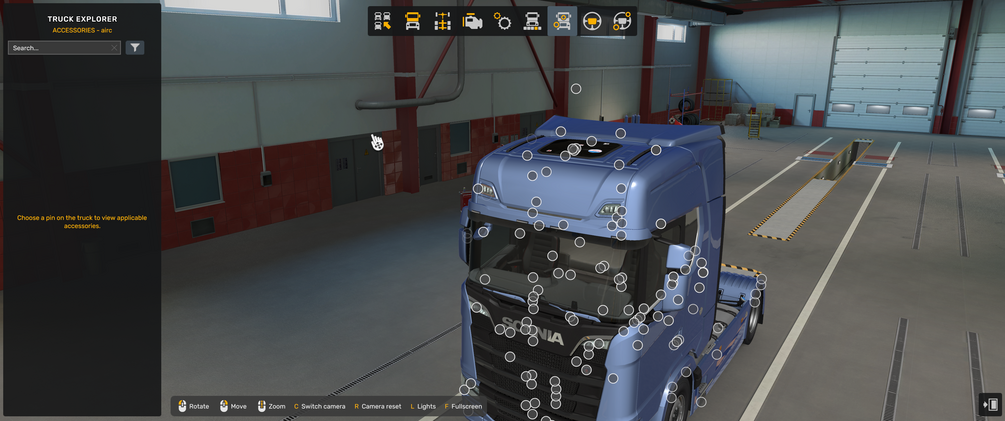Open the chassis configuration category
The height and width of the screenshot is (421, 1005).
(x=442, y=21)
